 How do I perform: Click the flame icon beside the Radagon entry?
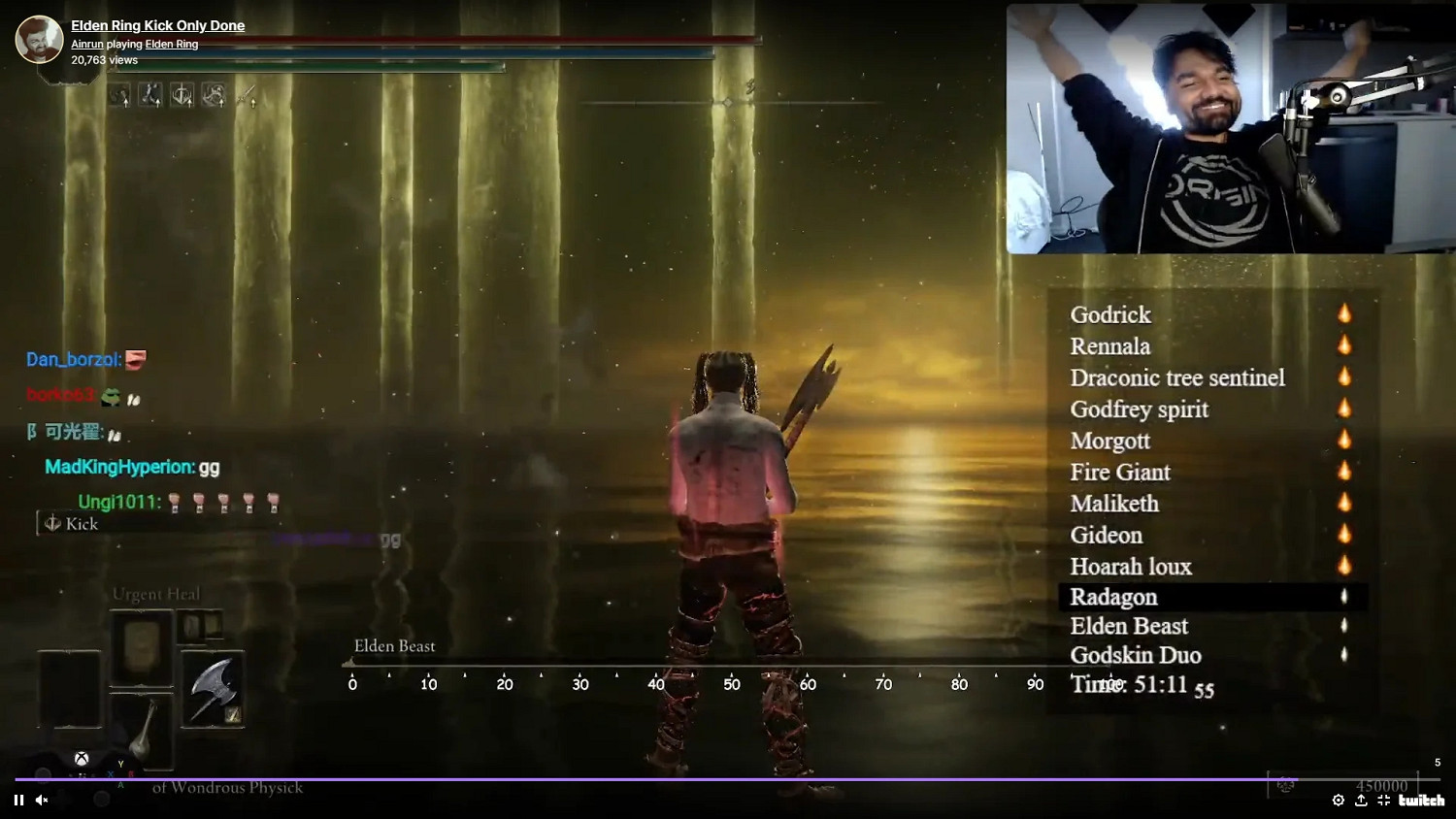point(1344,598)
